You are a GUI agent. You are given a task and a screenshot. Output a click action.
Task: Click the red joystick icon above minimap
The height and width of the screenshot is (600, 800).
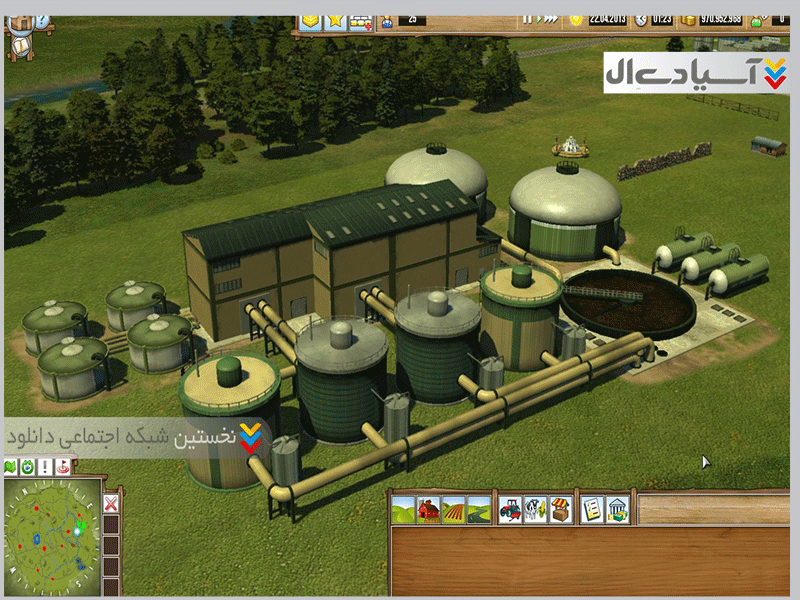point(64,467)
